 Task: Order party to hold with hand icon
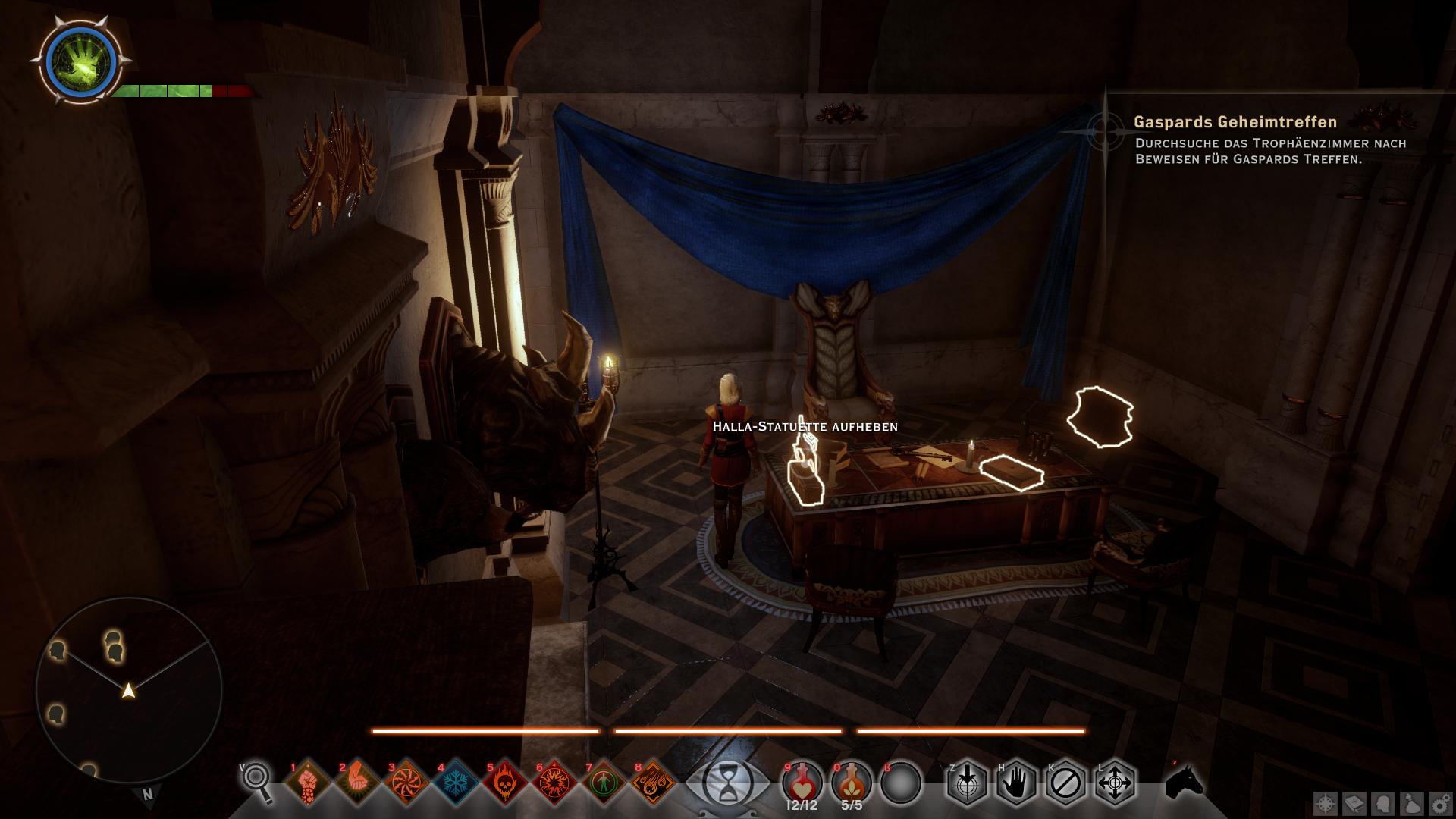[1016, 782]
